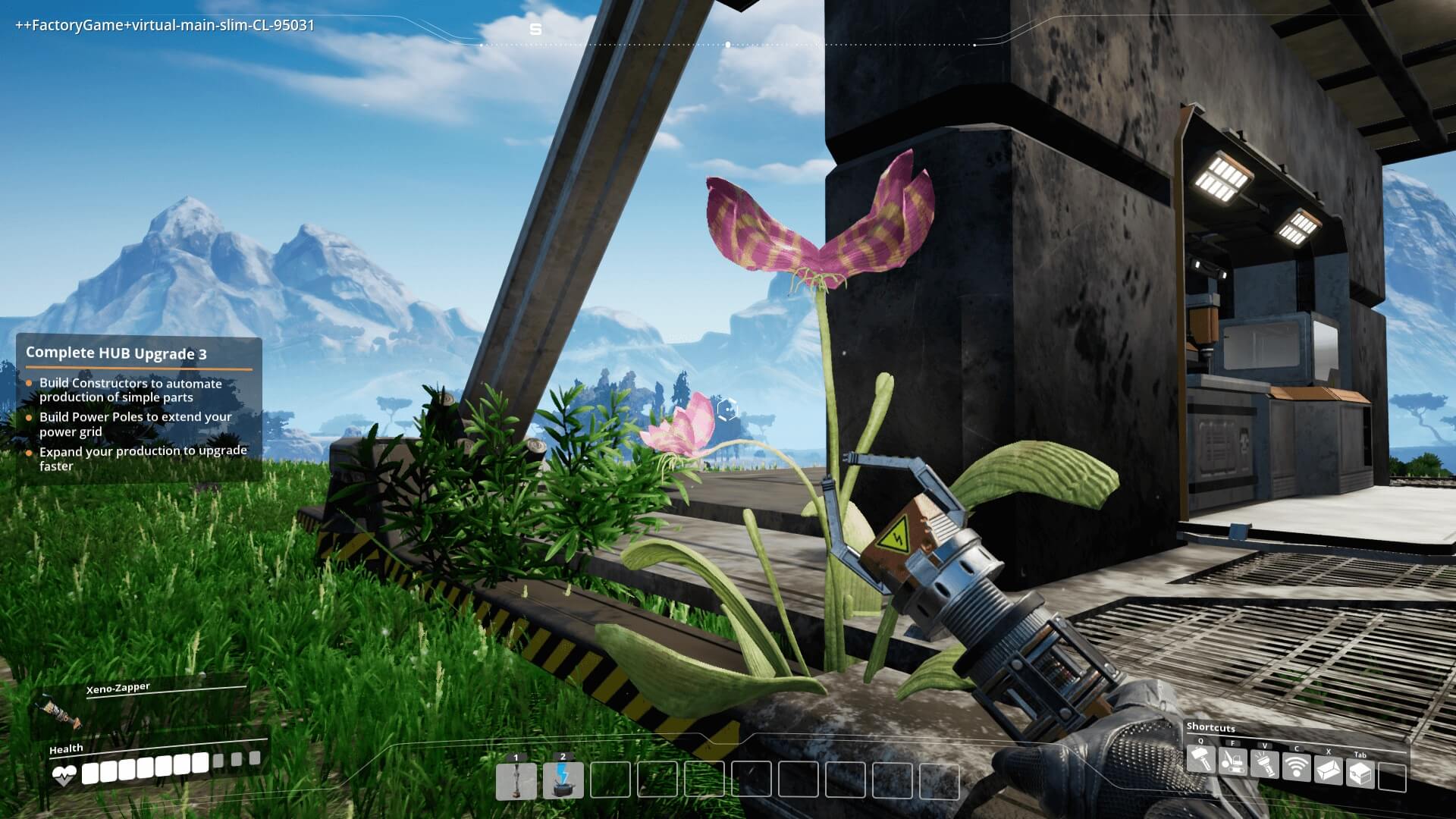Open the build menu hammer shortcut
The image size is (1456, 819).
tap(1200, 759)
